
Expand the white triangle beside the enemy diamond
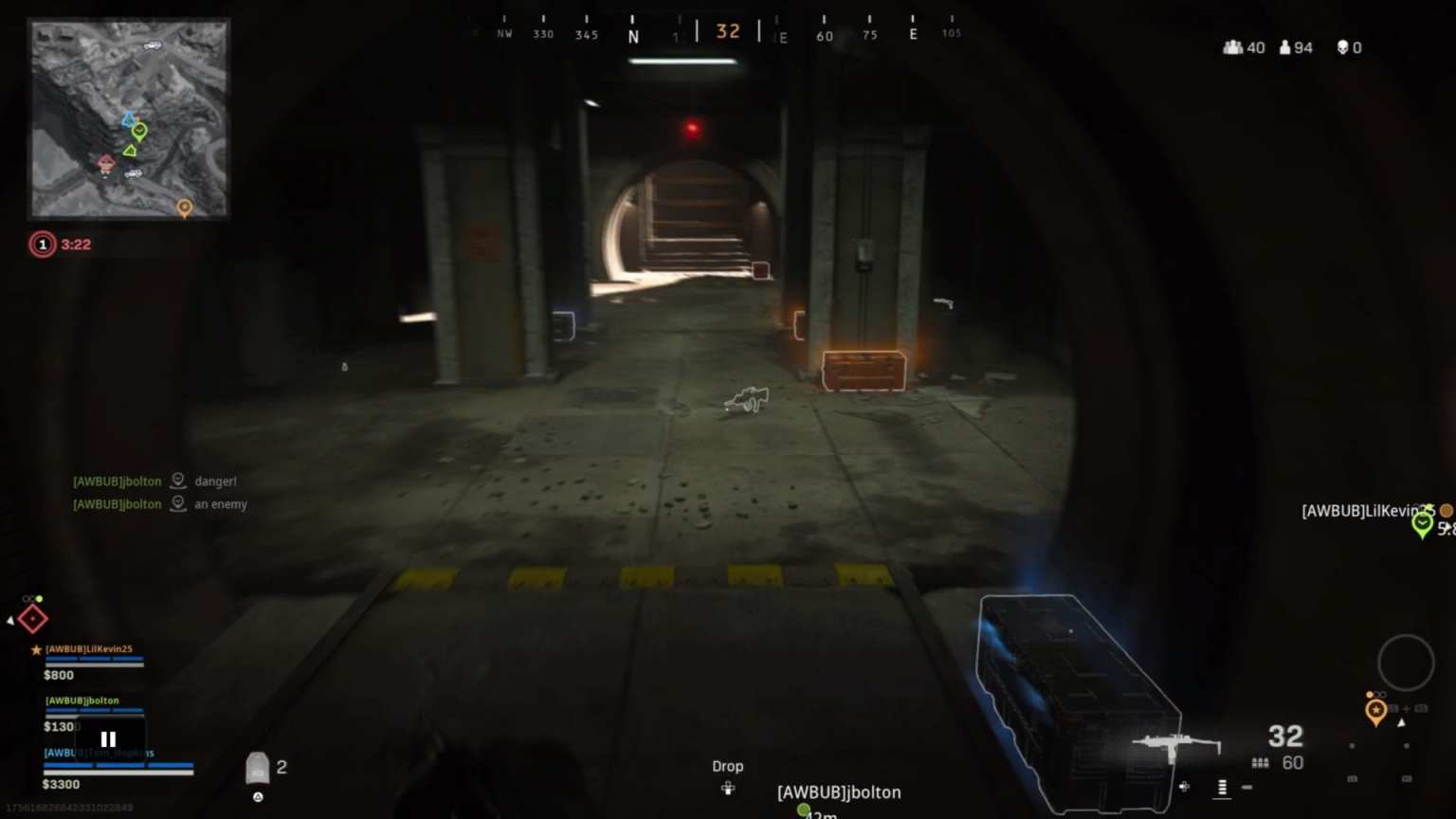click(x=10, y=621)
